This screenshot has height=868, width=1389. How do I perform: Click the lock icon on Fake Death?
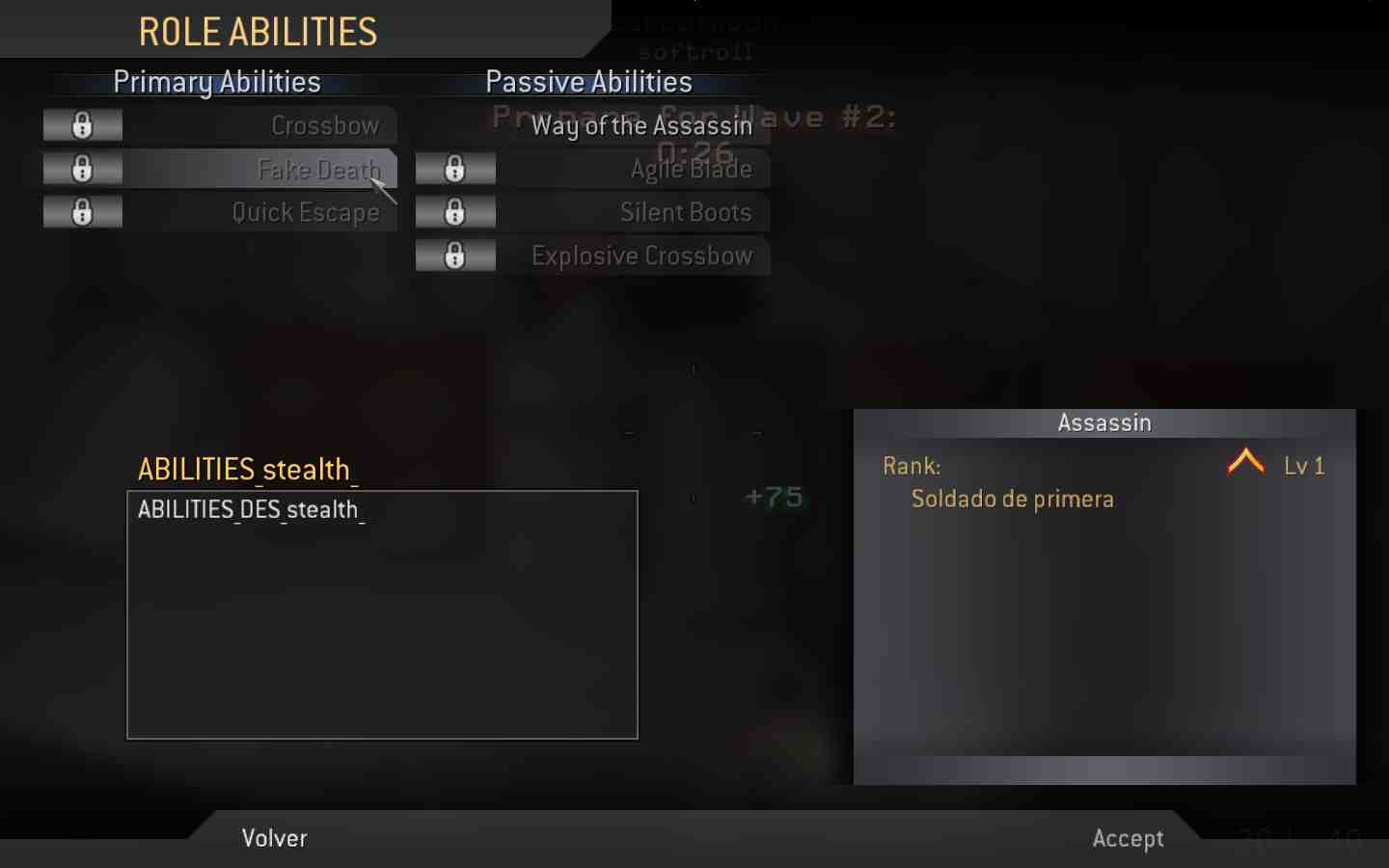pos(82,168)
